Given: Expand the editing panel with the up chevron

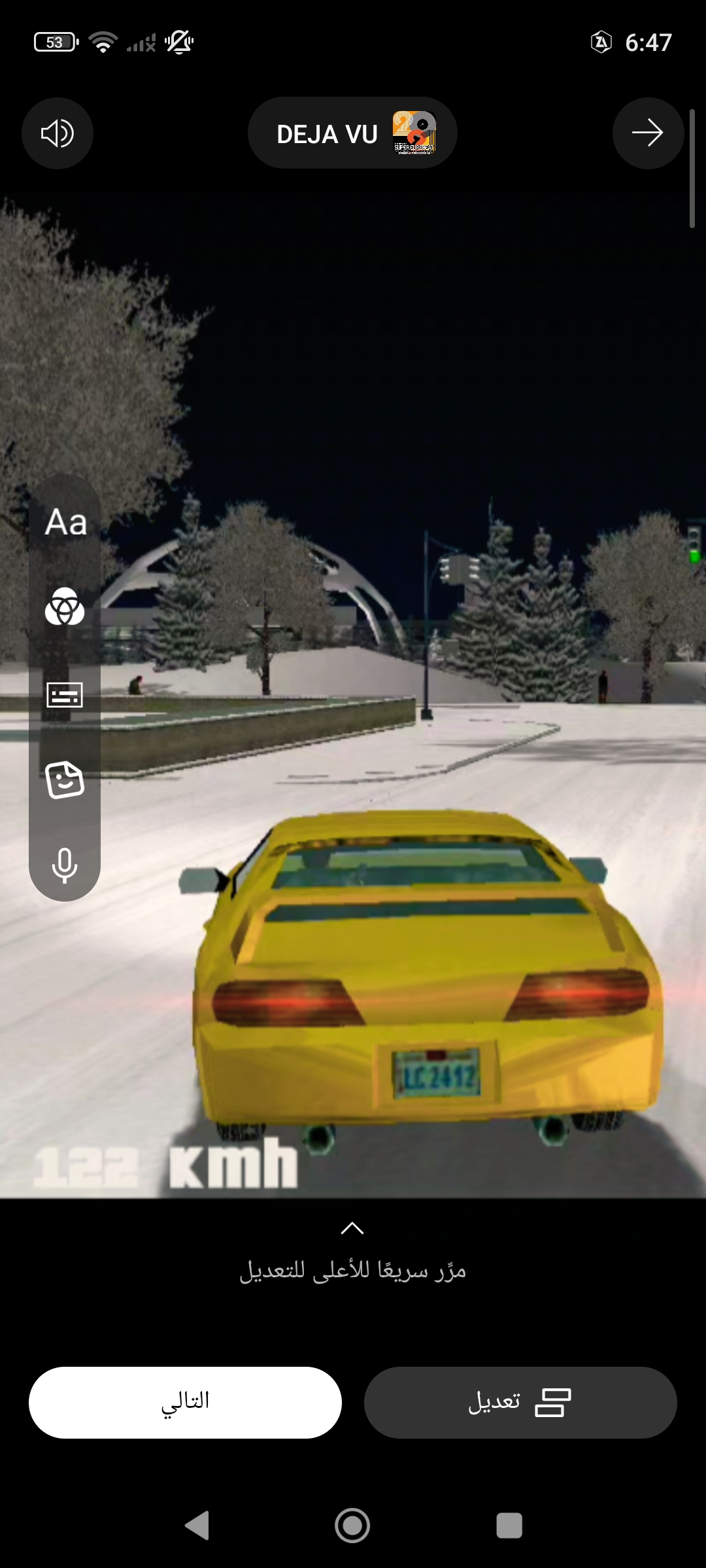Looking at the screenshot, I should coord(352,1228).
